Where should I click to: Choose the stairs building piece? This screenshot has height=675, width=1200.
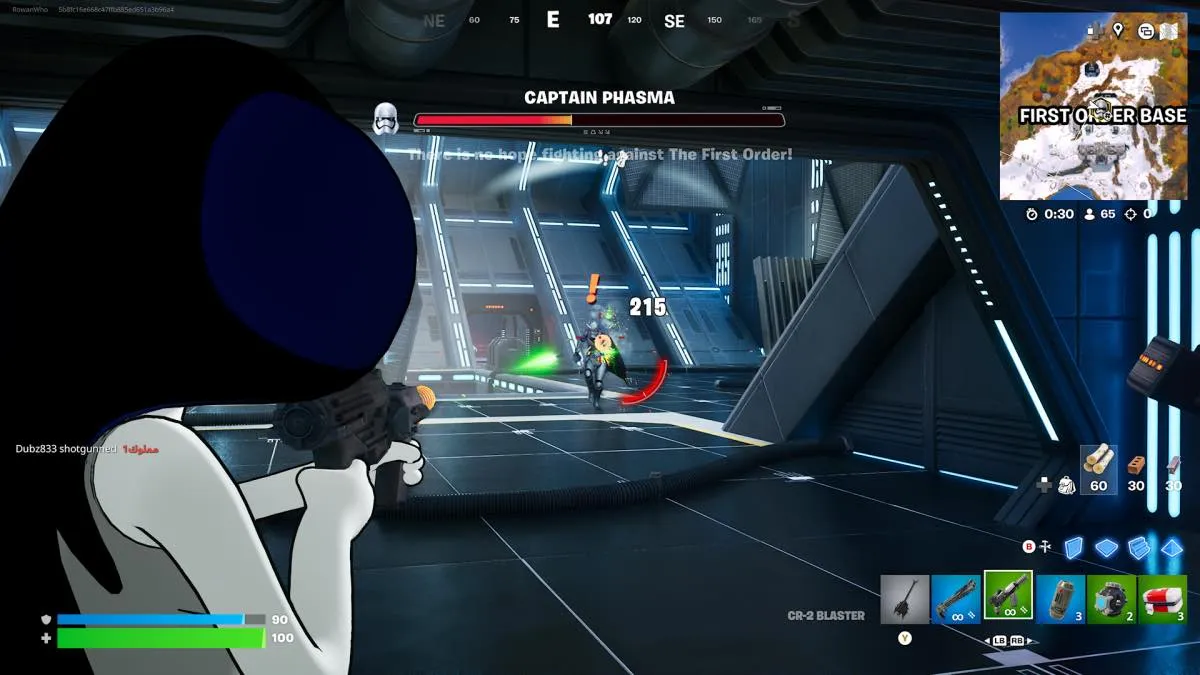1139,547
